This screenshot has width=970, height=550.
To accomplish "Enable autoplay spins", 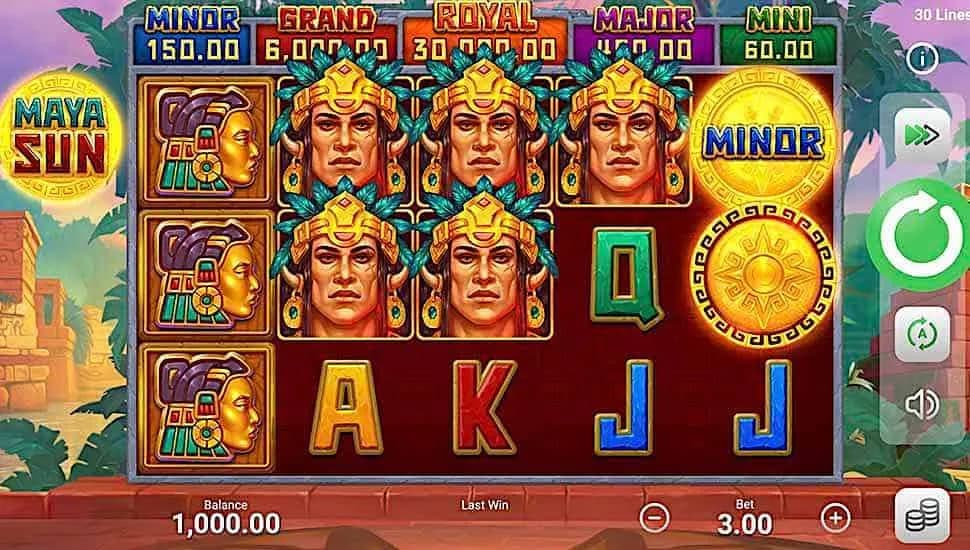I will 921,334.
